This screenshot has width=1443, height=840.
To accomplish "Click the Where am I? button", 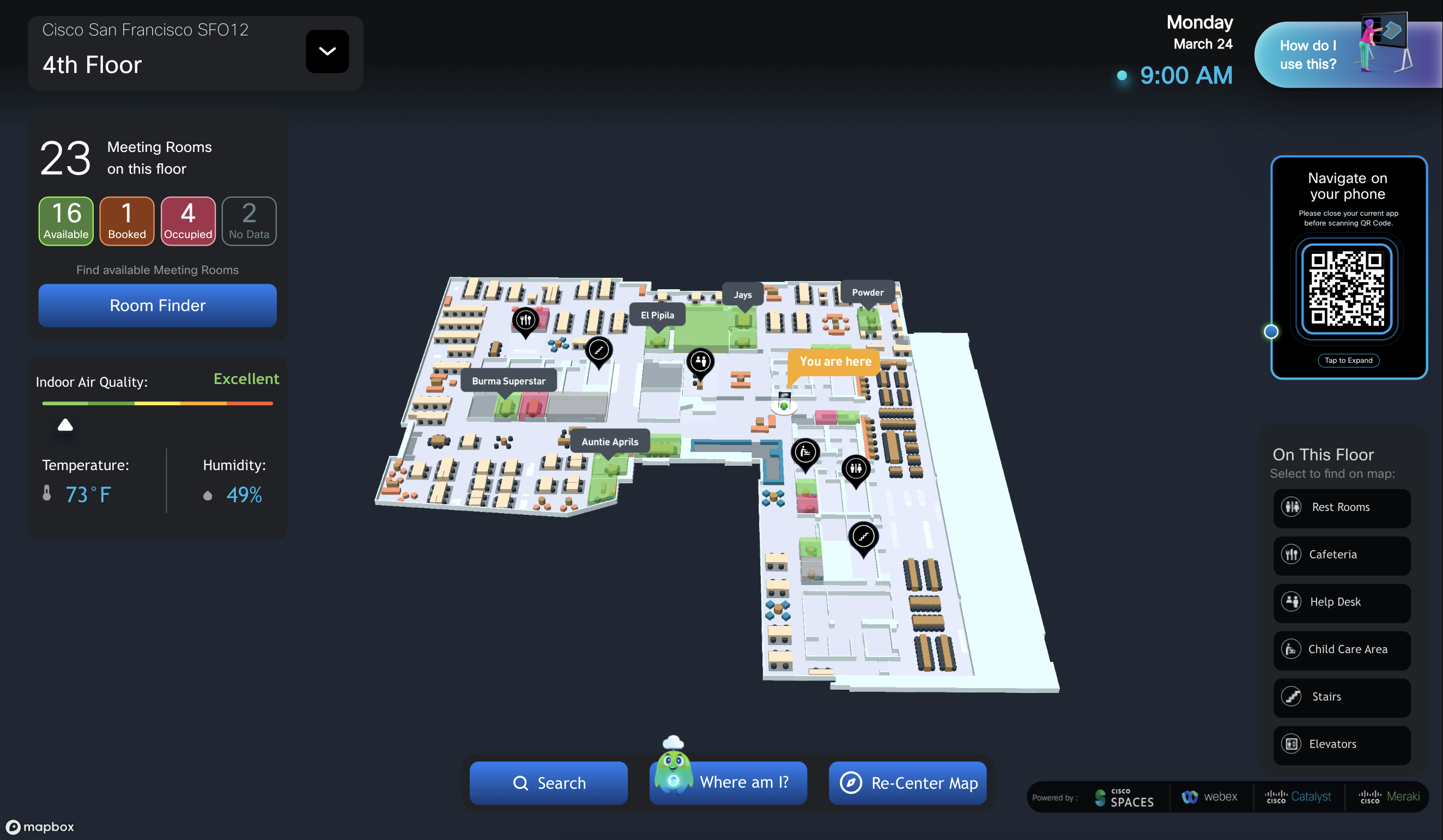I will pyautogui.click(x=728, y=783).
